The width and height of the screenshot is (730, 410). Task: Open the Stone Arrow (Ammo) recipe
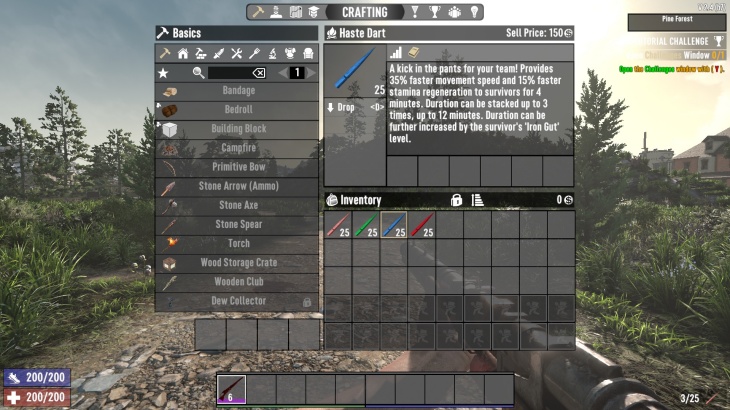(237, 186)
